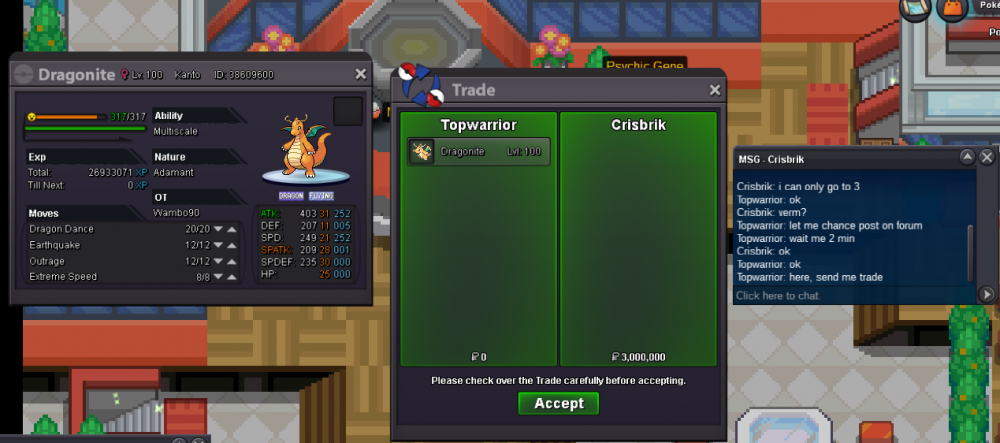
Task: Click Dragonite's empty held item slot
Action: click(347, 111)
